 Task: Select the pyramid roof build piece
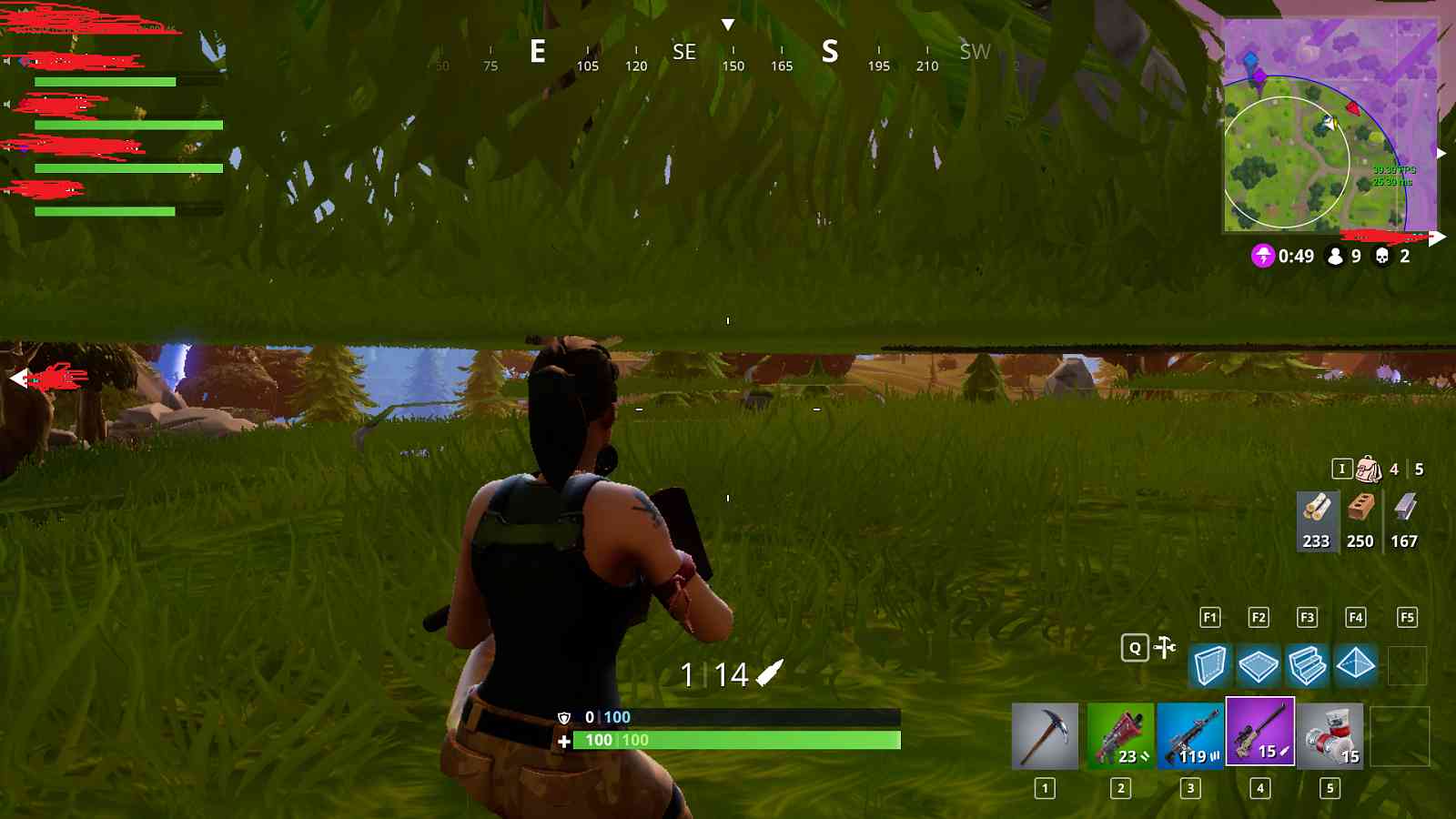pyautogui.click(x=1356, y=665)
